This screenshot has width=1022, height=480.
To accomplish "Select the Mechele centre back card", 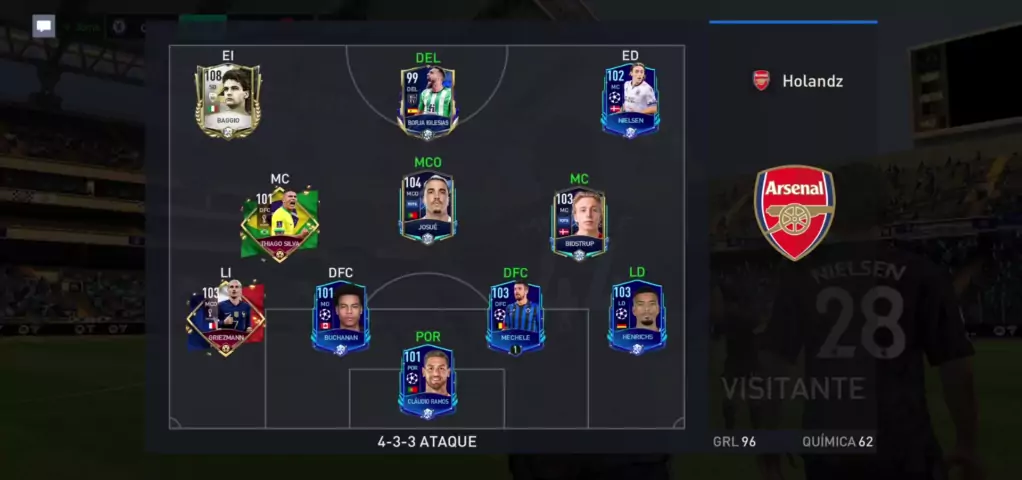I will 515,318.
